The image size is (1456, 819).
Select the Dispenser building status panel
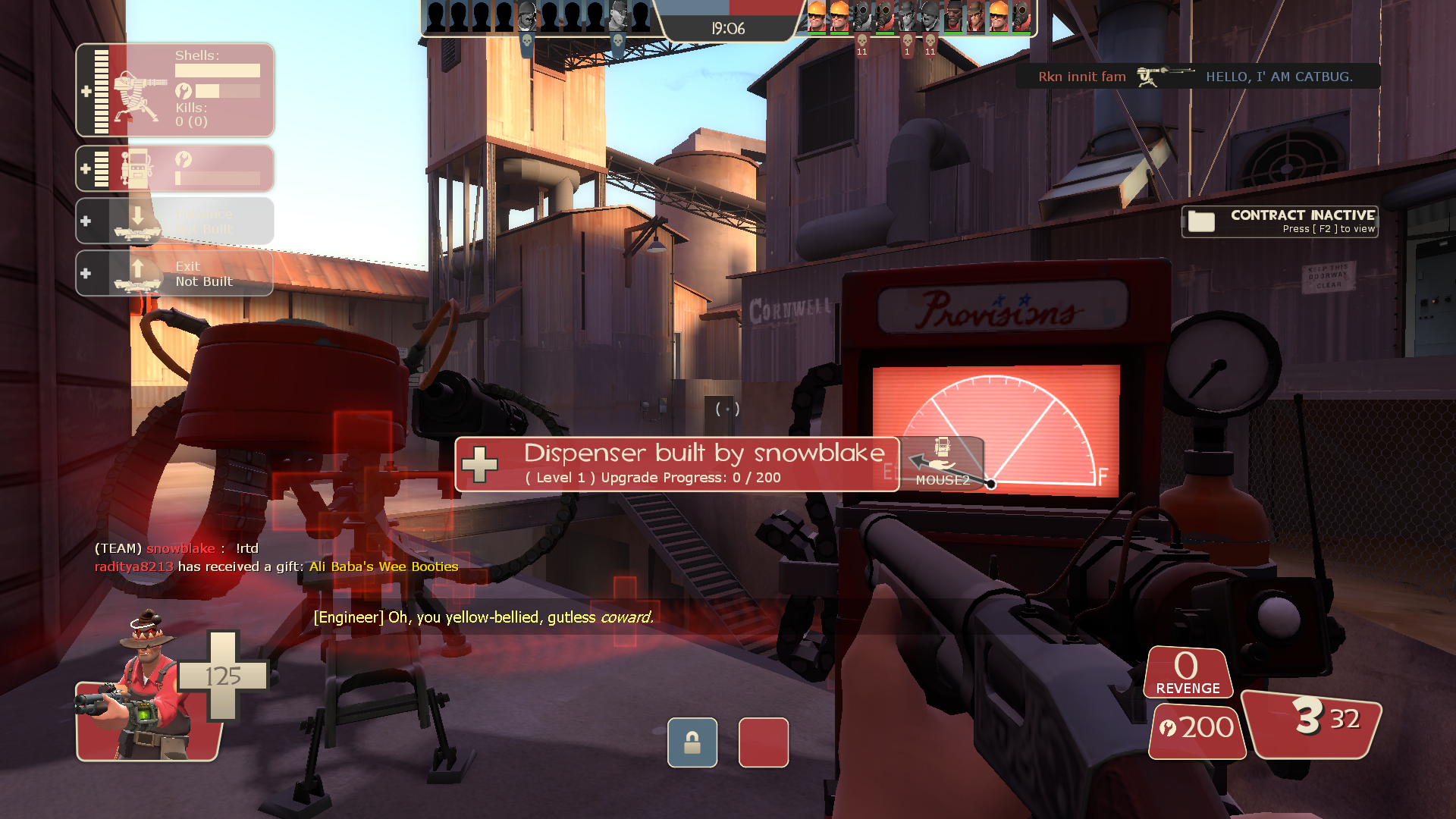tap(175, 168)
